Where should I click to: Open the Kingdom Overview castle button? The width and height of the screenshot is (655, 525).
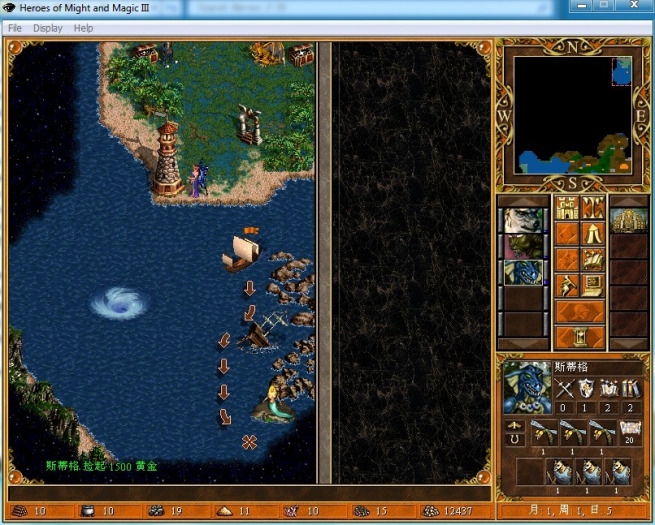pyautogui.click(x=567, y=208)
